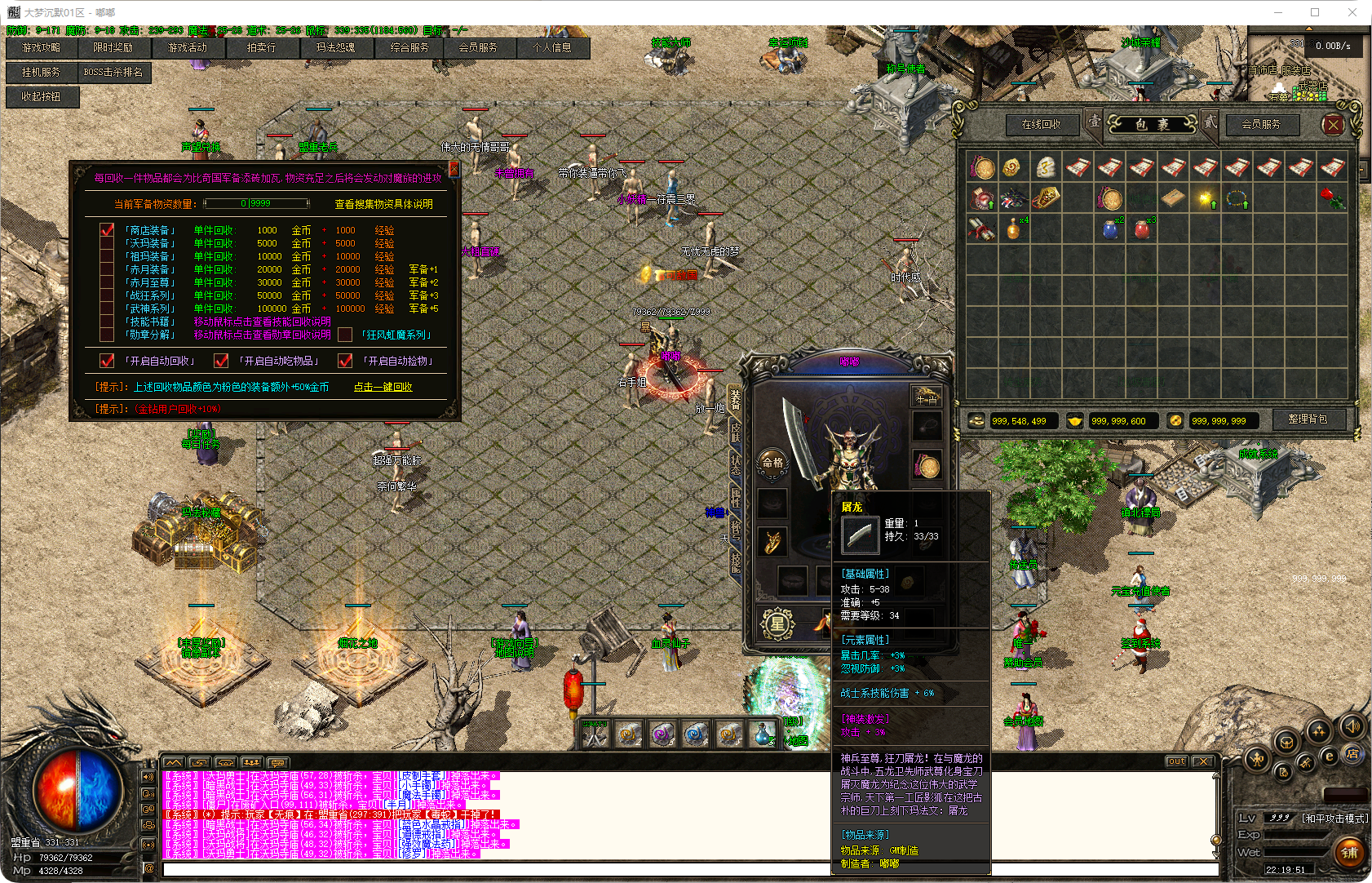1372x883 pixels.
Task: Click the 在线回收 button in the bag
Action: point(1042,125)
